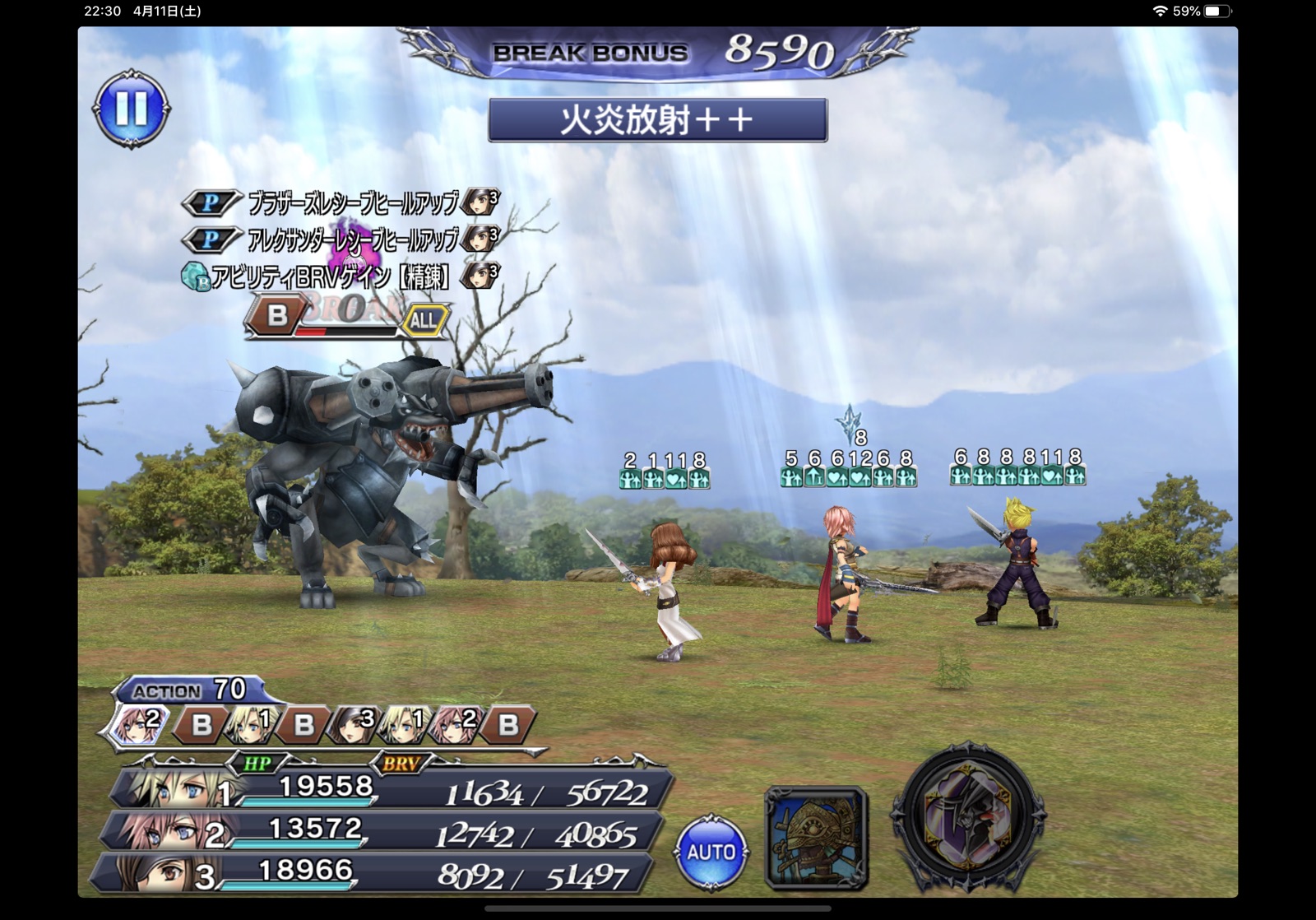
Task: Activate the round dark knight portrait ability
Action: pos(968,816)
